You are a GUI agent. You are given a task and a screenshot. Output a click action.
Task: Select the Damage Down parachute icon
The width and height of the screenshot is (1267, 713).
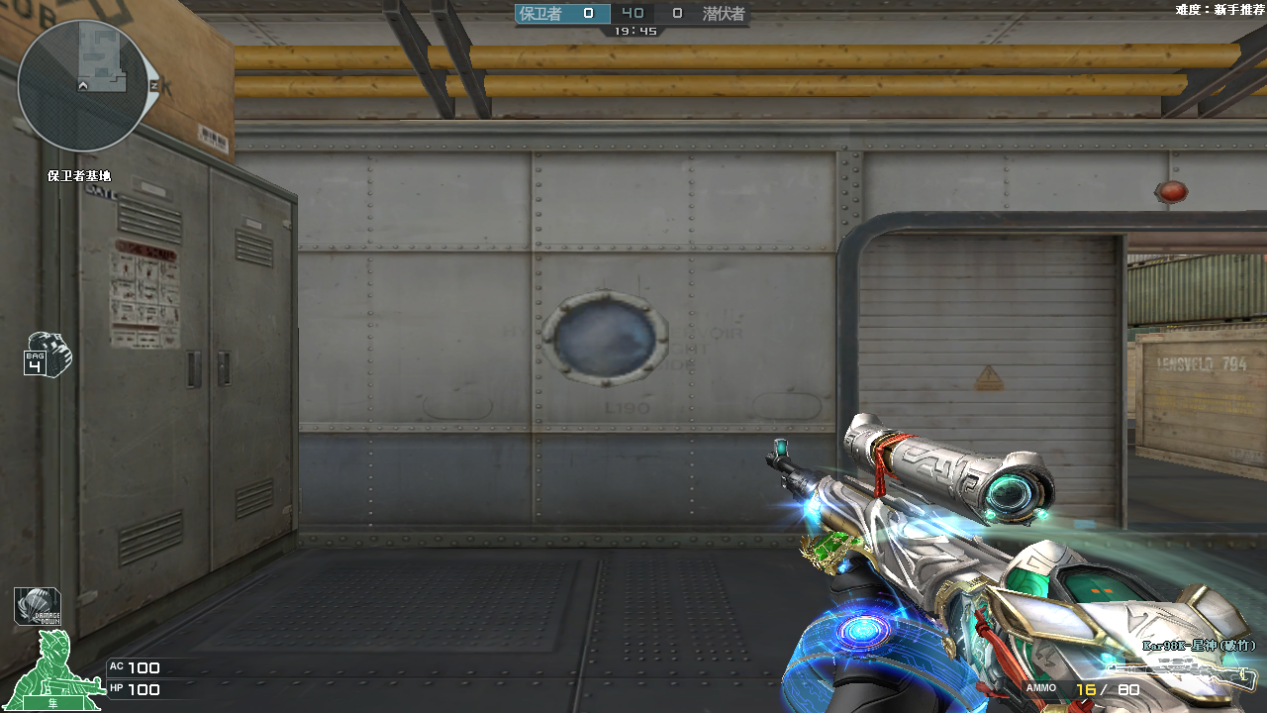coord(36,606)
